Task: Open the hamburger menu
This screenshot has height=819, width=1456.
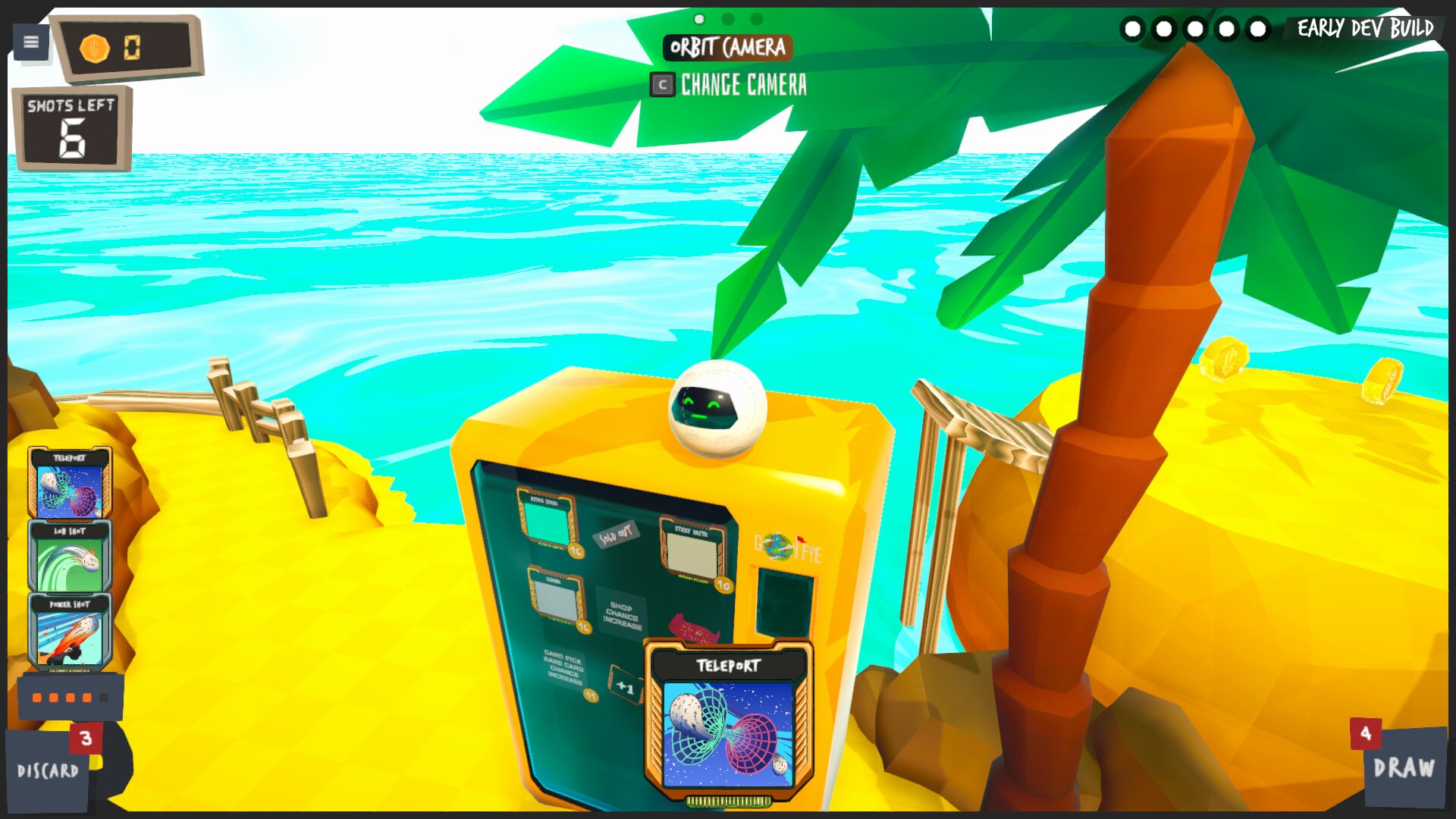Action: [30, 42]
